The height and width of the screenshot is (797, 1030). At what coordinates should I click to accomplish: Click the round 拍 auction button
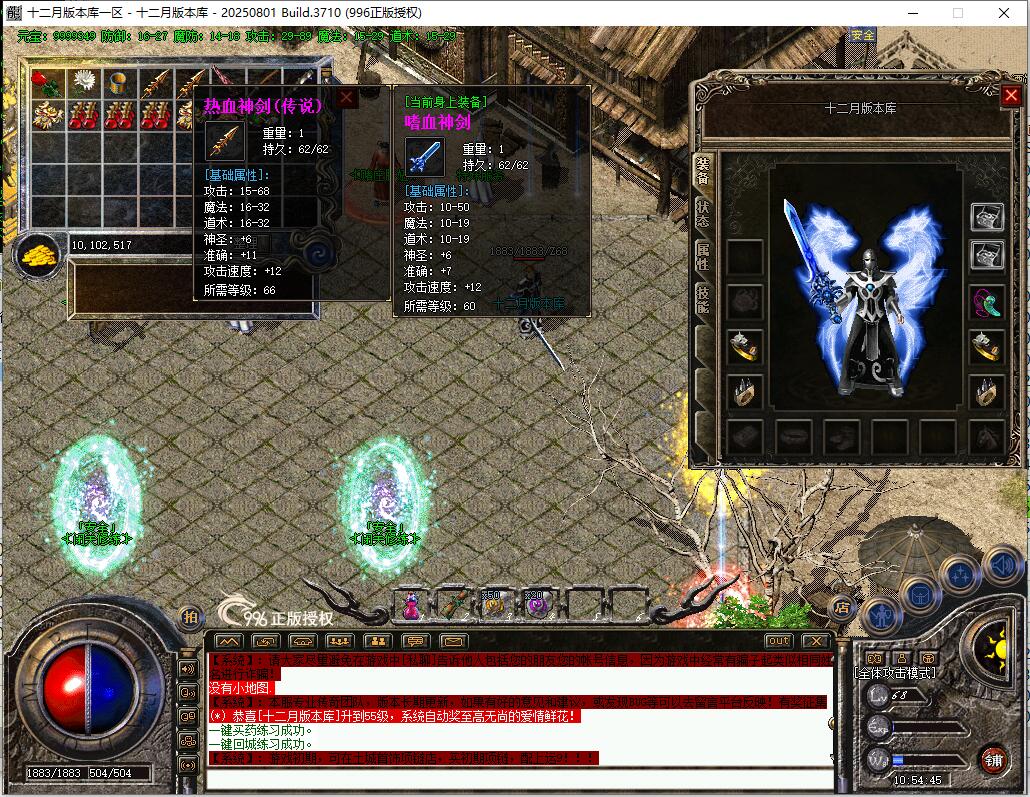coord(190,617)
